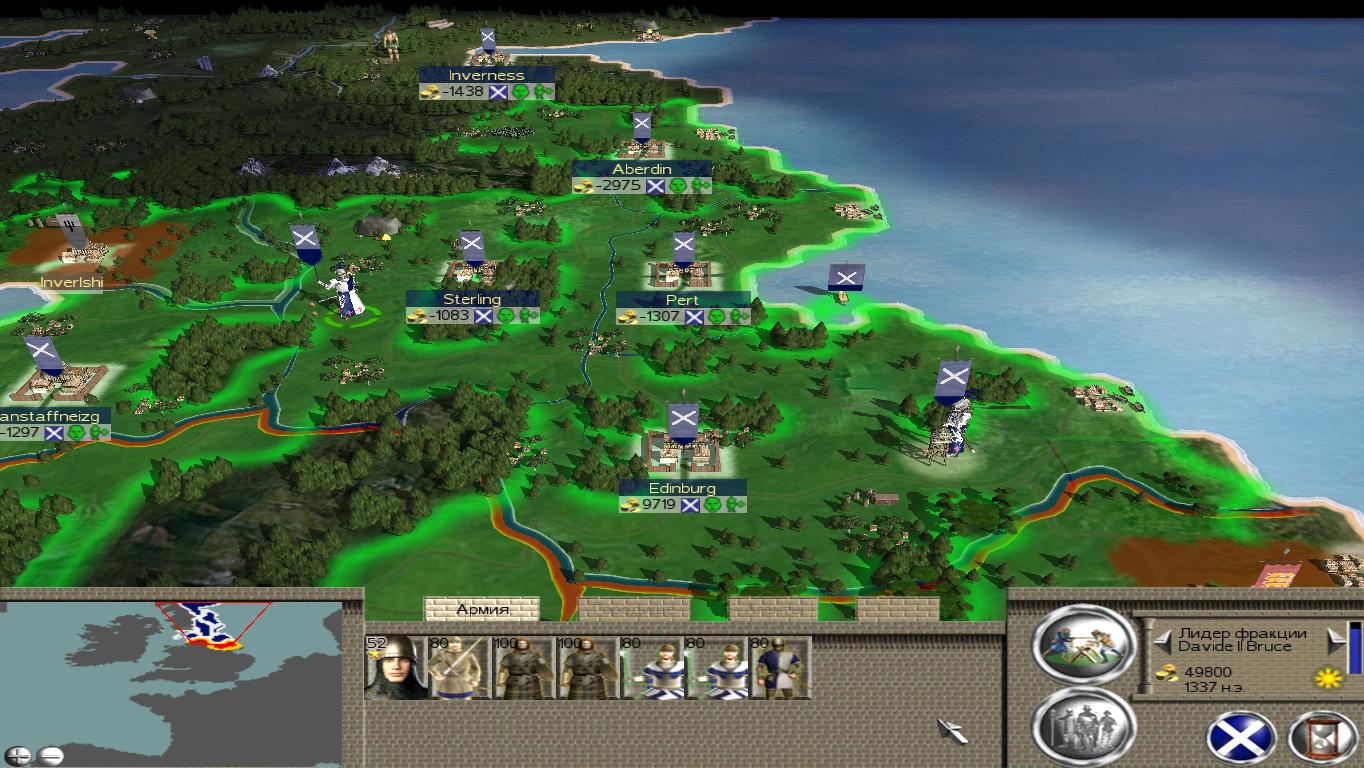The height and width of the screenshot is (768, 1364).
Task: Select the Inverness settlement label
Action: click(486, 75)
